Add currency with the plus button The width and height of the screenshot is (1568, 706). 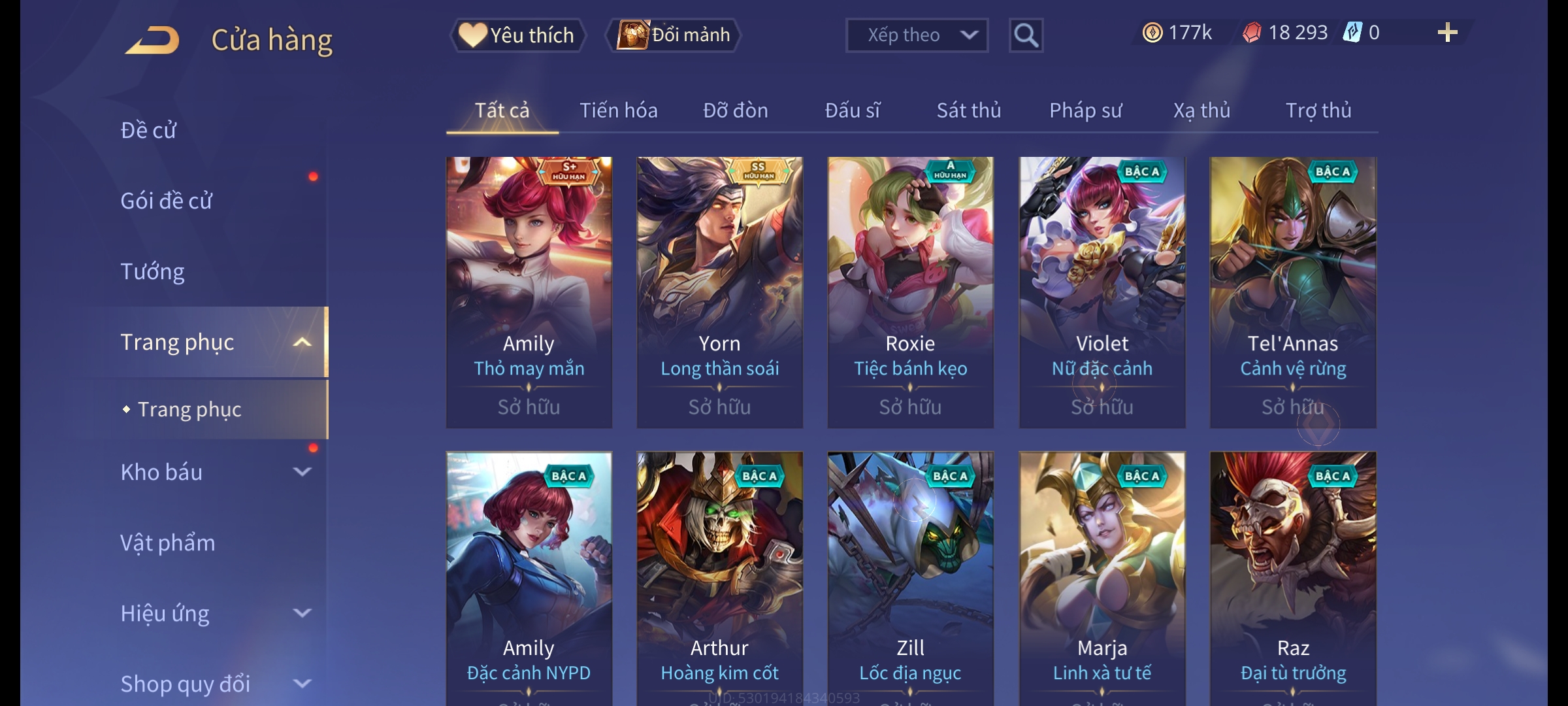coord(1447,33)
